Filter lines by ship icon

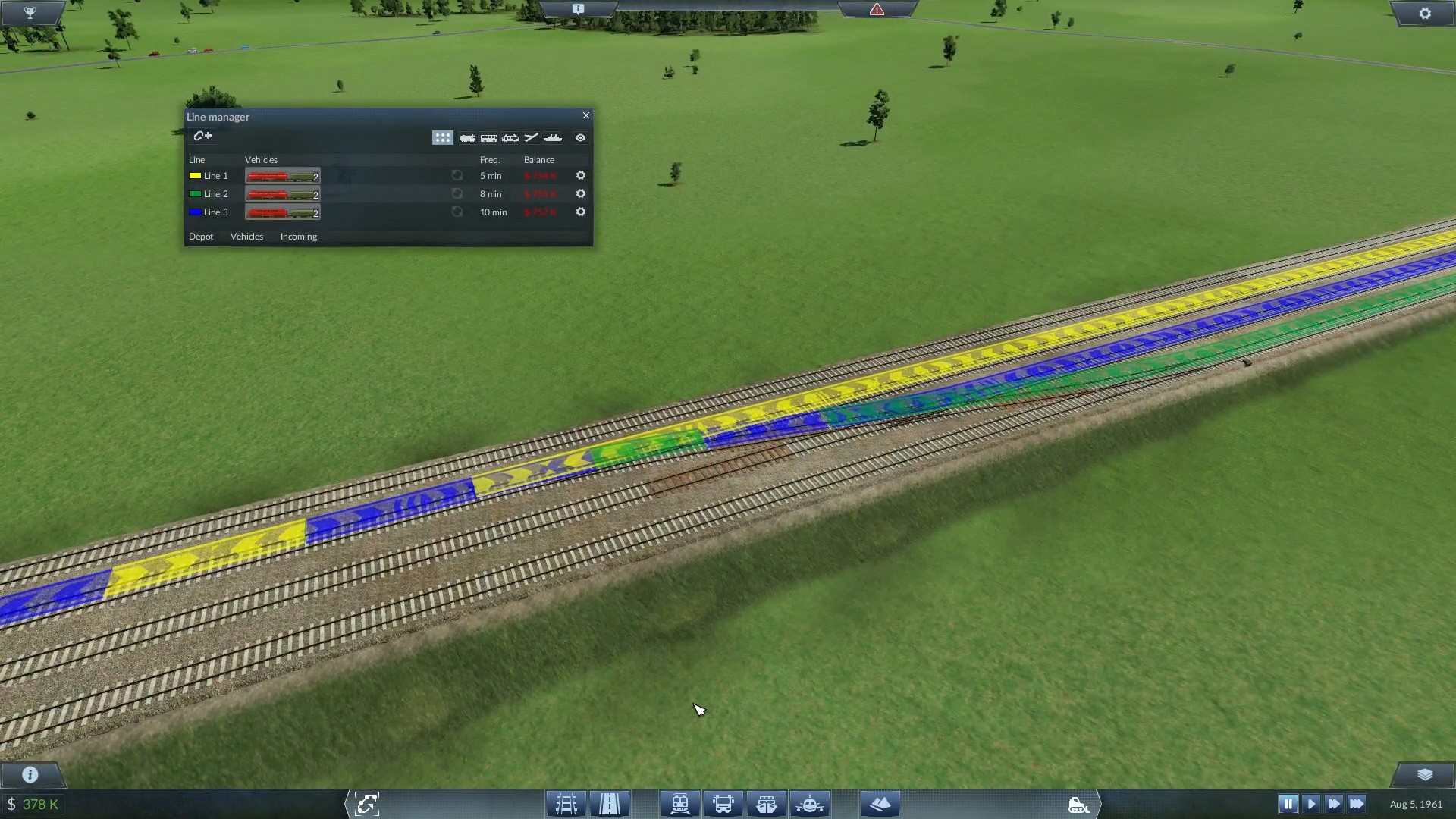[553, 137]
